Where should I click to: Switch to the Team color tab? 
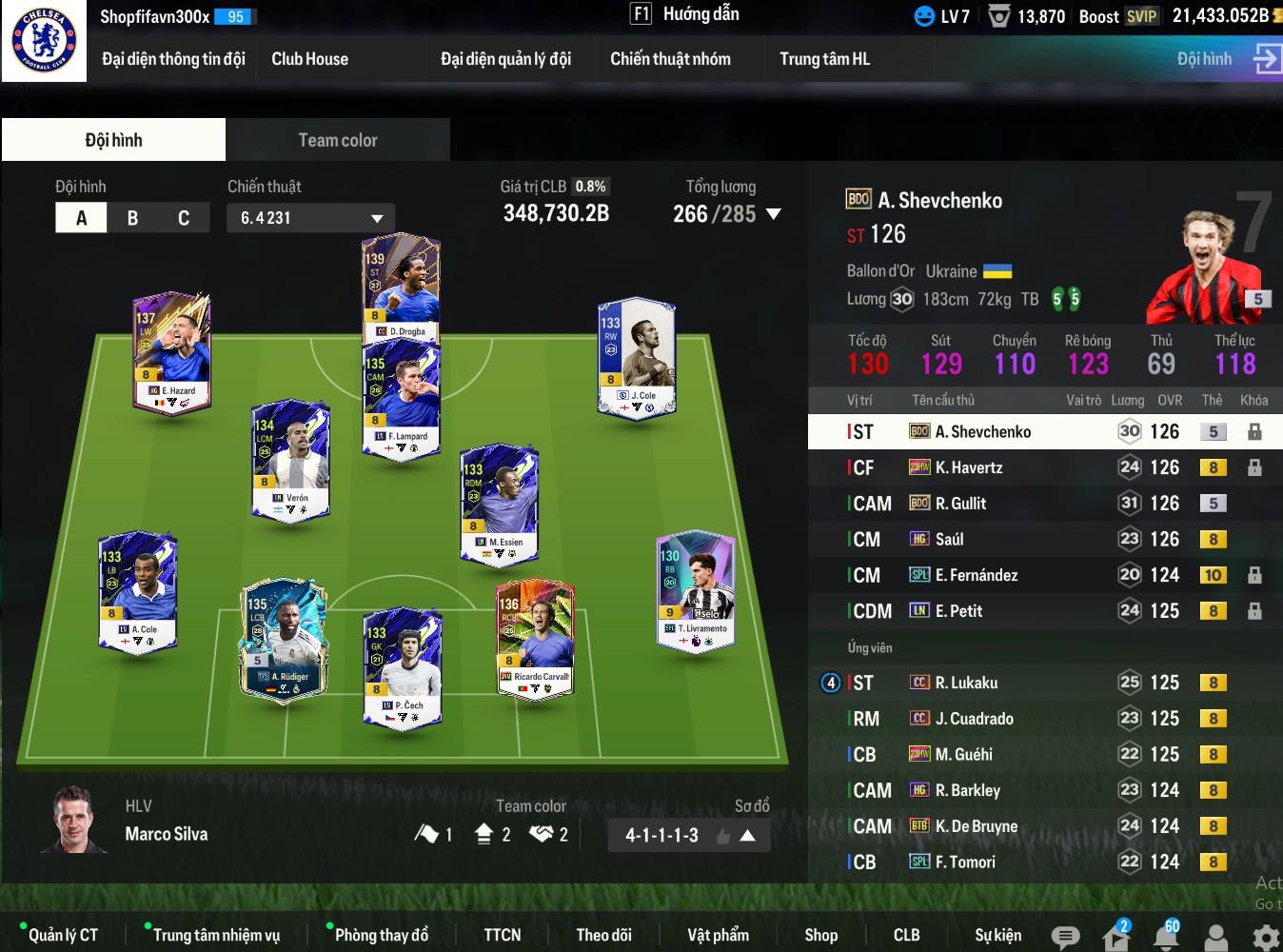[338, 140]
